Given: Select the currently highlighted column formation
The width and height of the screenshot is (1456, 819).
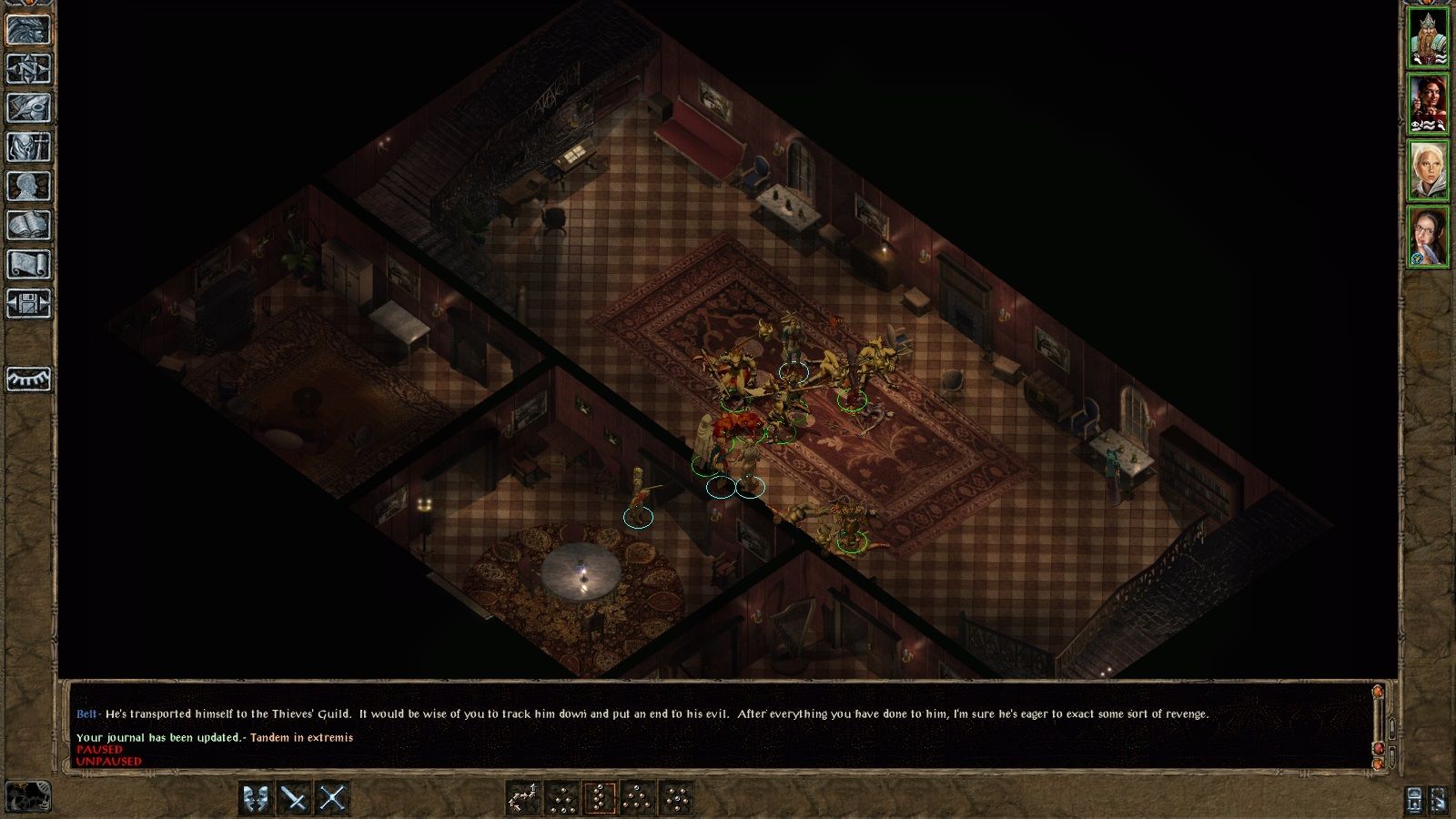Looking at the screenshot, I should tap(600, 799).
